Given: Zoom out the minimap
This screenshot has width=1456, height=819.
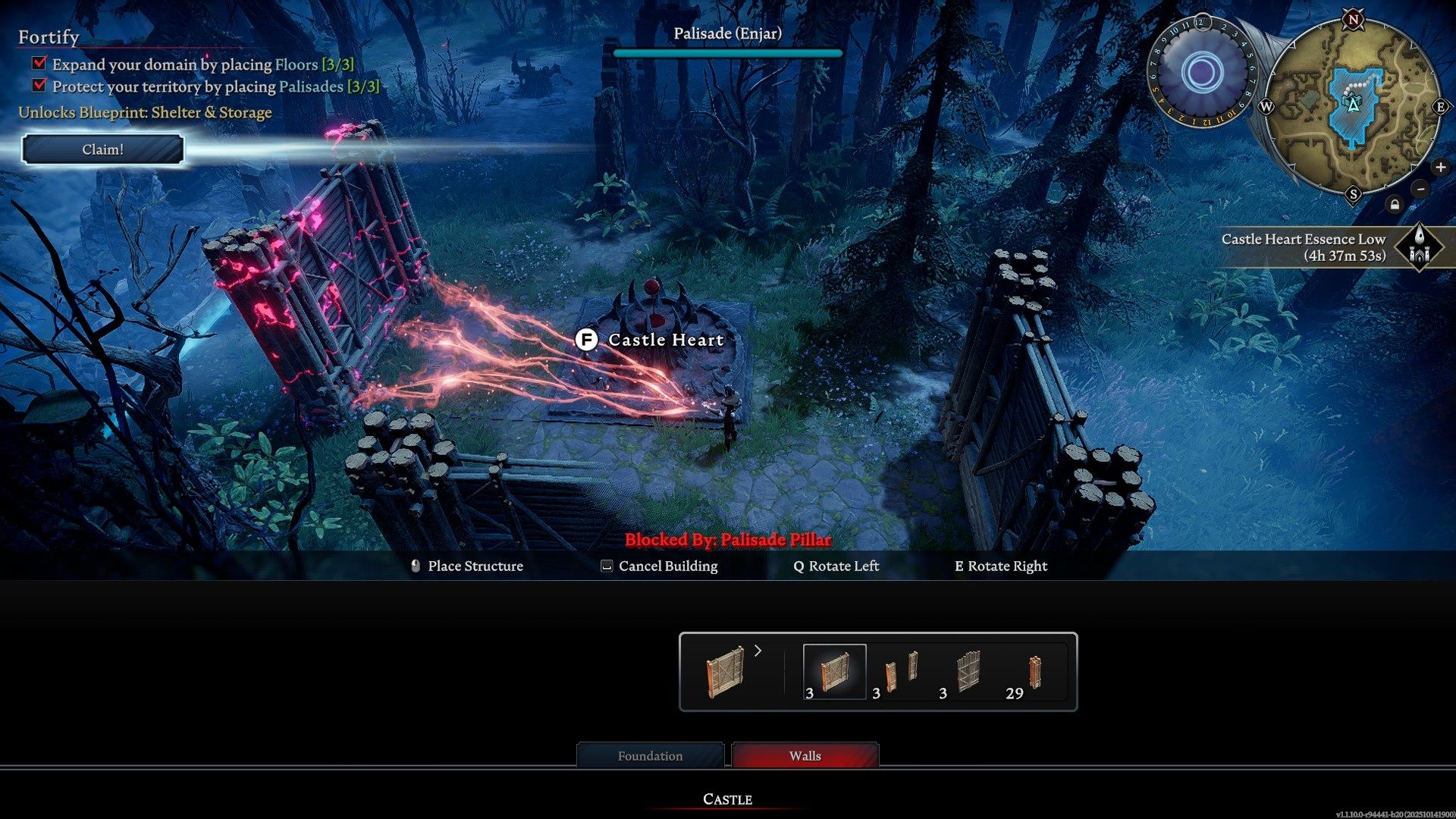Looking at the screenshot, I should click(1420, 189).
